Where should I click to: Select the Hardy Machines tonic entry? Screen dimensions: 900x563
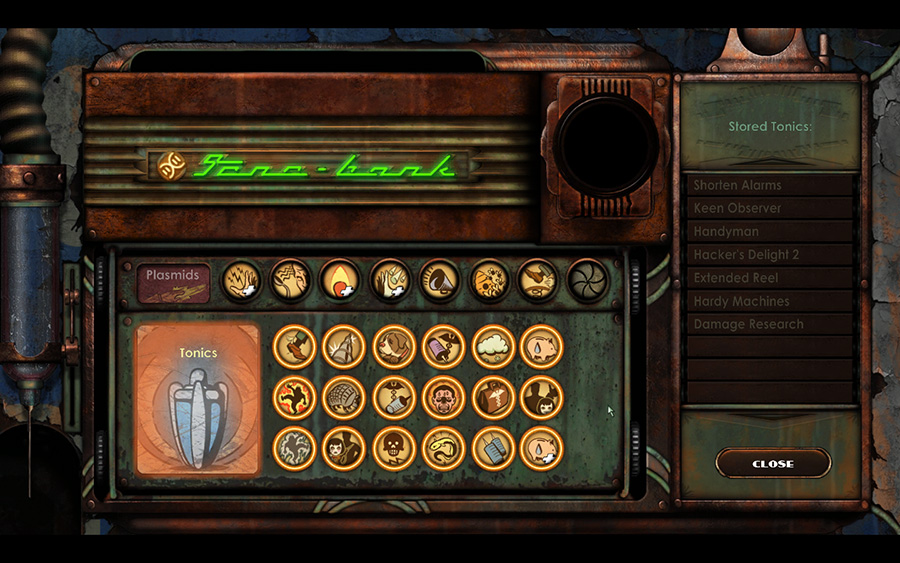(769, 301)
